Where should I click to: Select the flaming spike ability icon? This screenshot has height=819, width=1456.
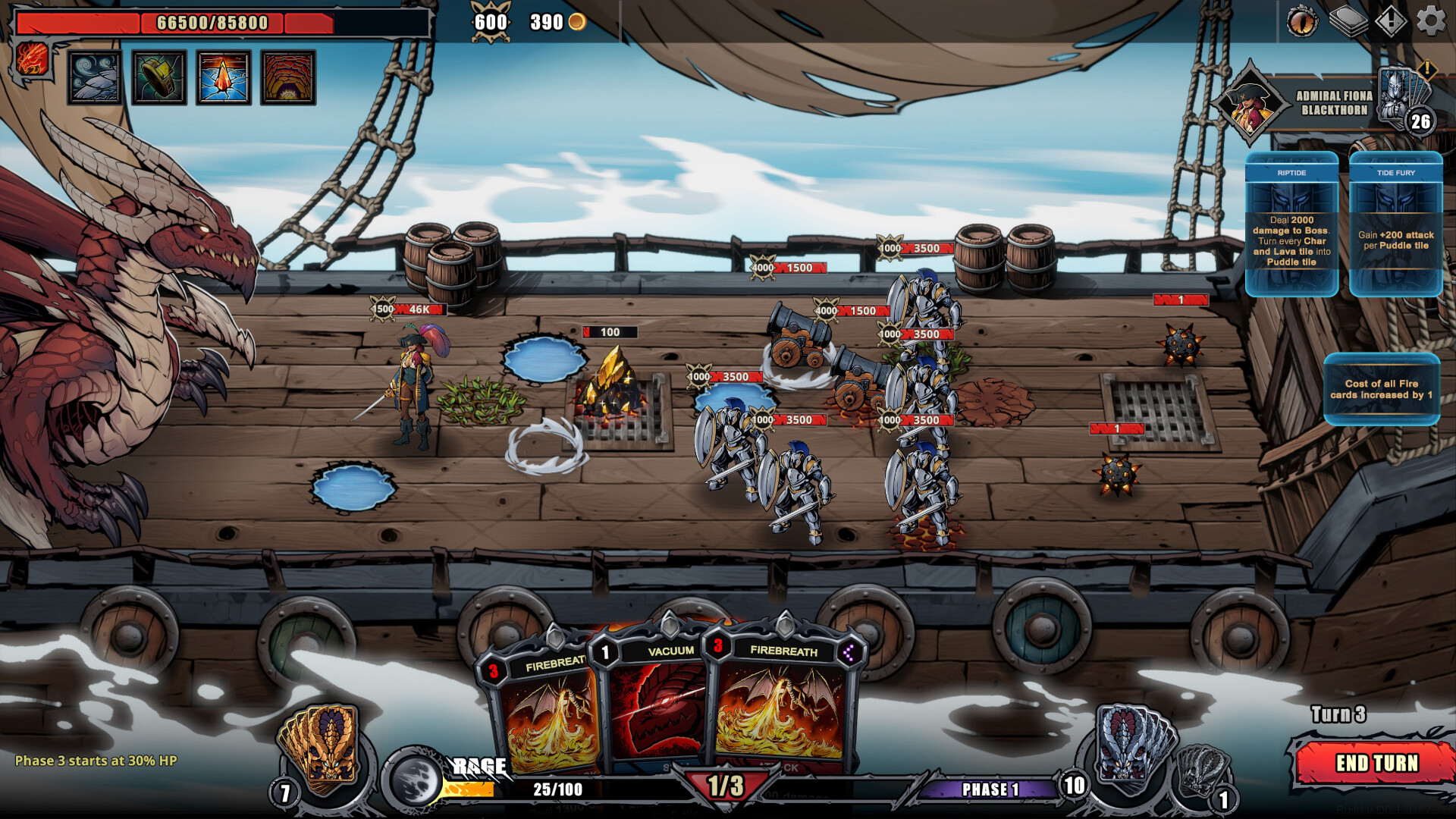(x=224, y=78)
